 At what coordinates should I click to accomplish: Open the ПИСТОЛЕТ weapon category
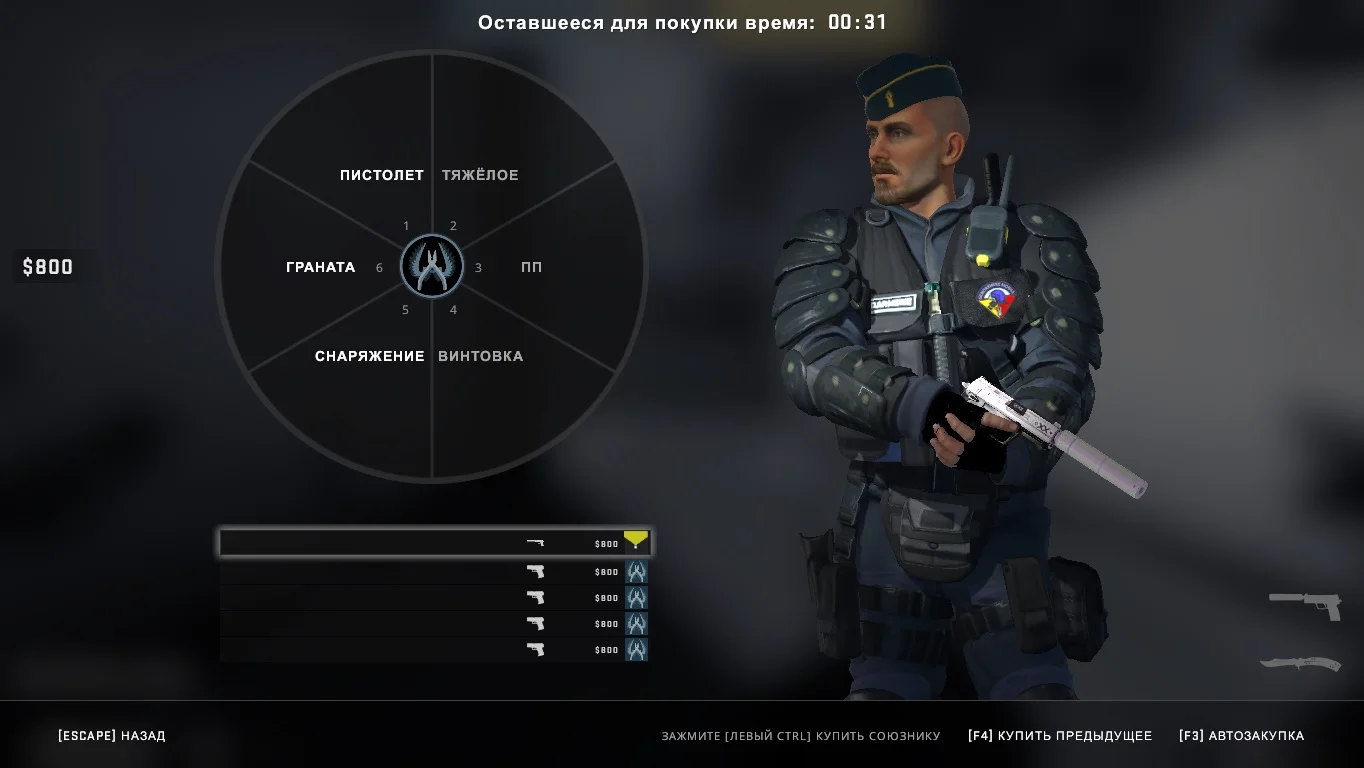pos(381,175)
